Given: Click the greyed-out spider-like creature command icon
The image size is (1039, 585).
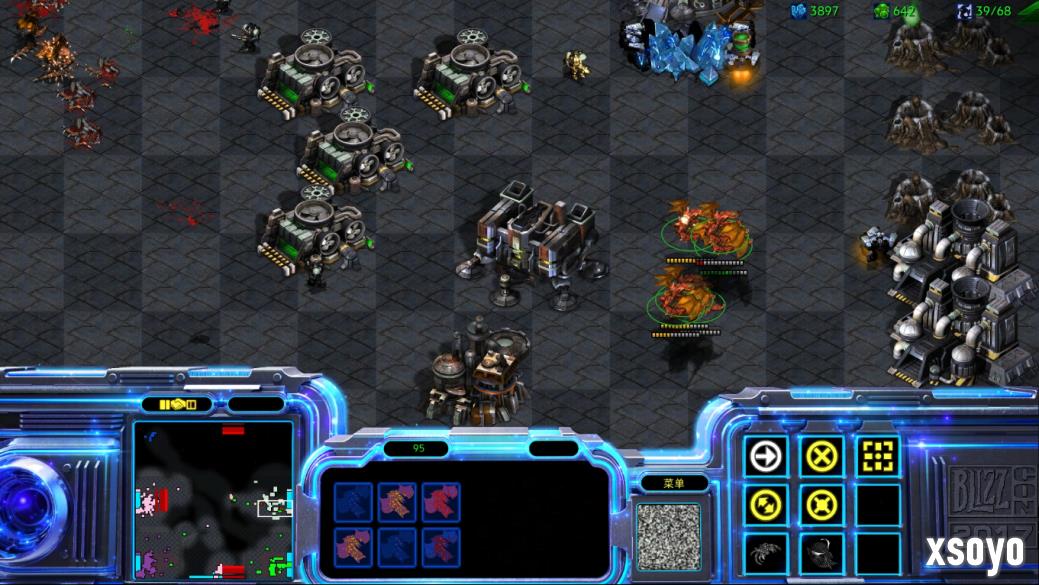Looking at the screenshot, I should click(x=767, y=551).
